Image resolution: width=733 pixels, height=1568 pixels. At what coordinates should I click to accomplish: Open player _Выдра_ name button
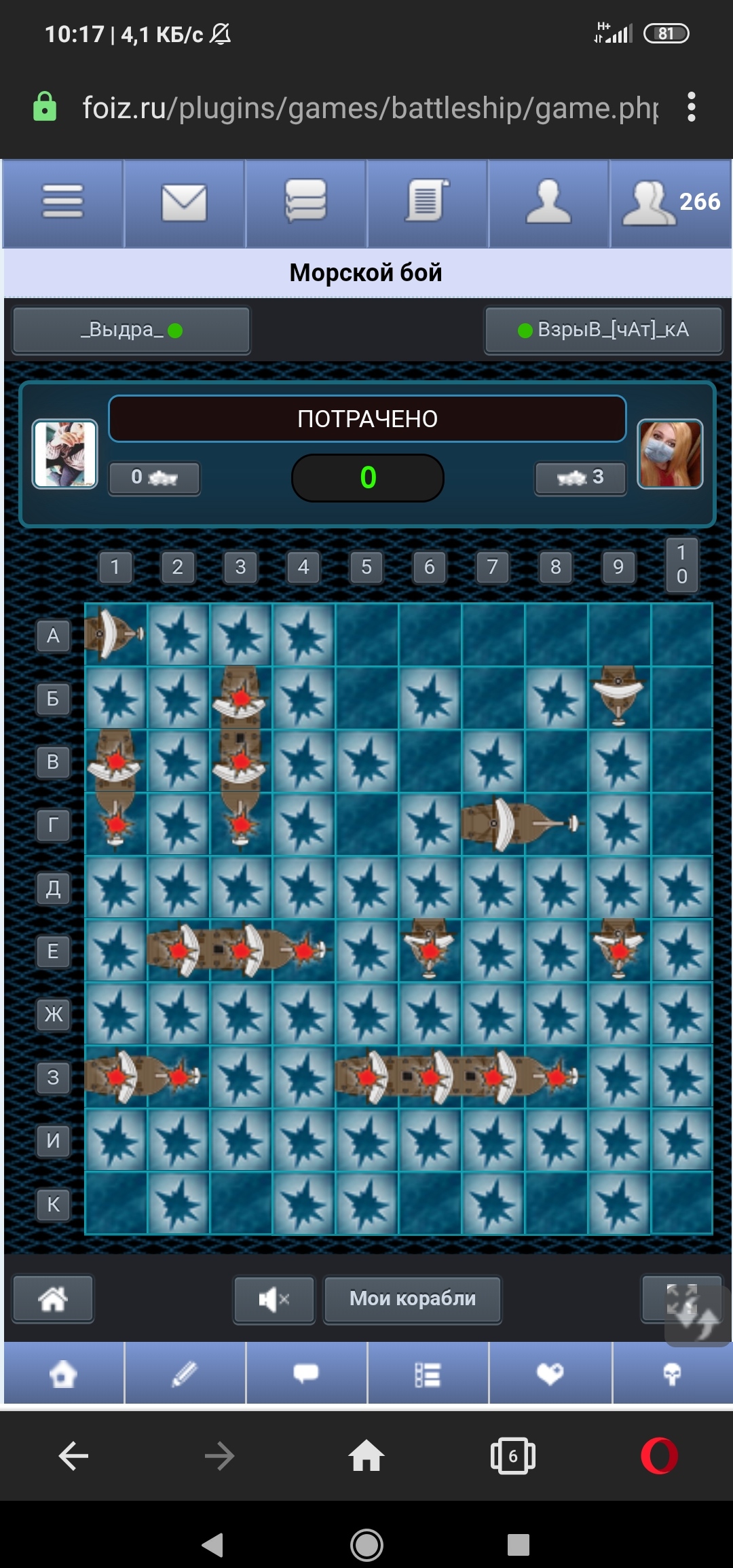tap(132, 331)
